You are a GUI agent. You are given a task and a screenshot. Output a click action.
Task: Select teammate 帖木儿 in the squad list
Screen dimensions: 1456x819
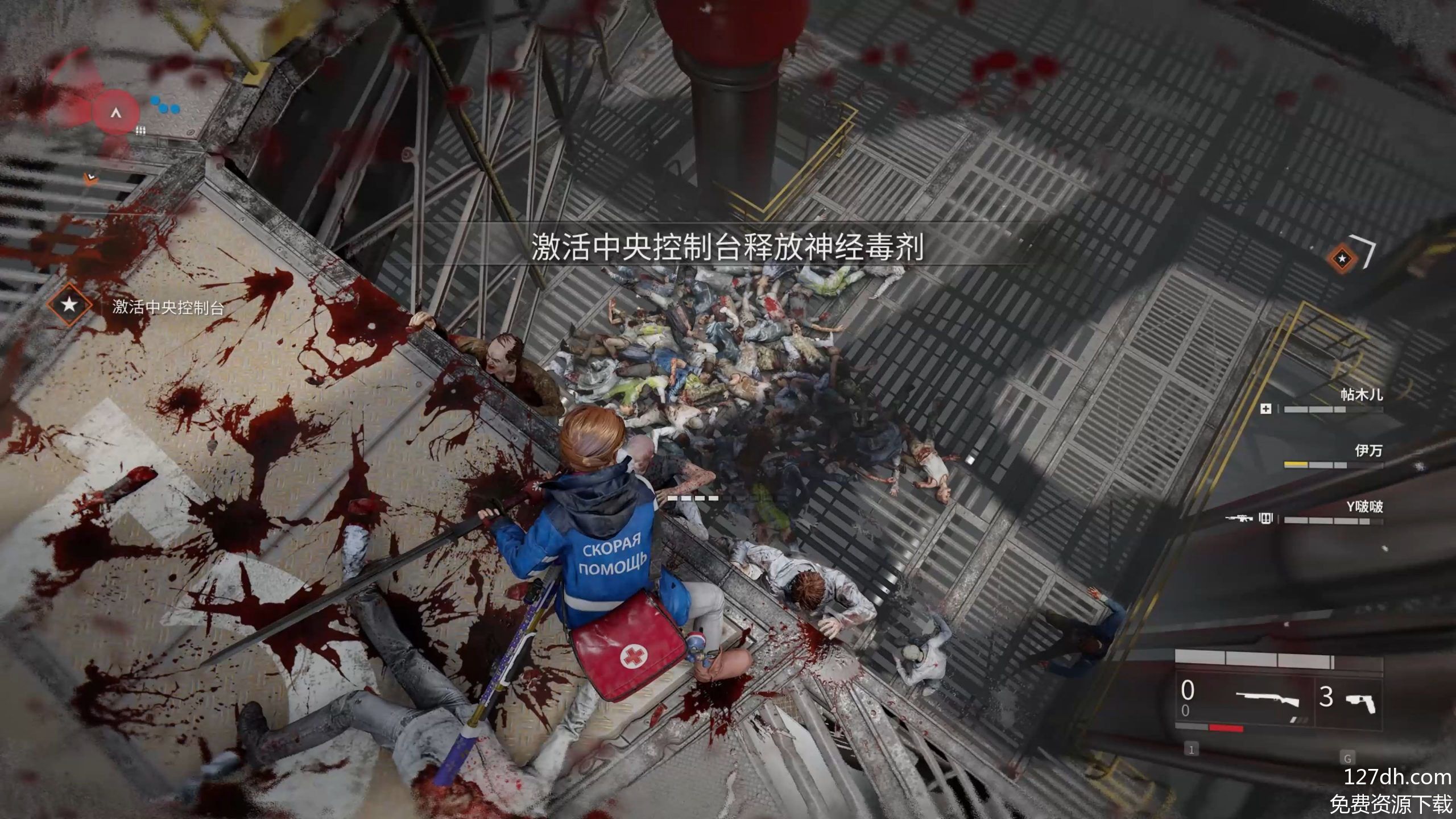click(x=1361, y=395)
